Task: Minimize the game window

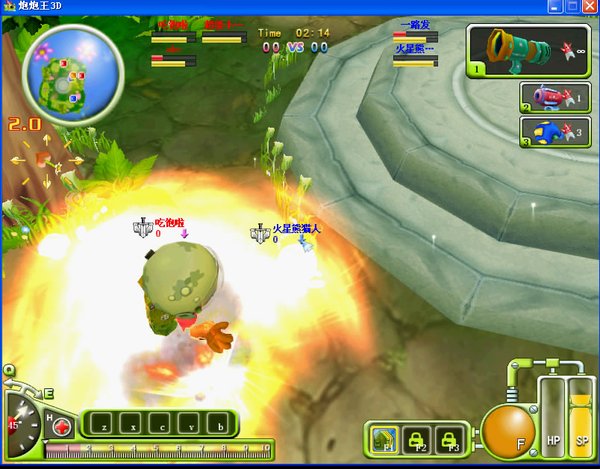Action: [x=555, y=7]
